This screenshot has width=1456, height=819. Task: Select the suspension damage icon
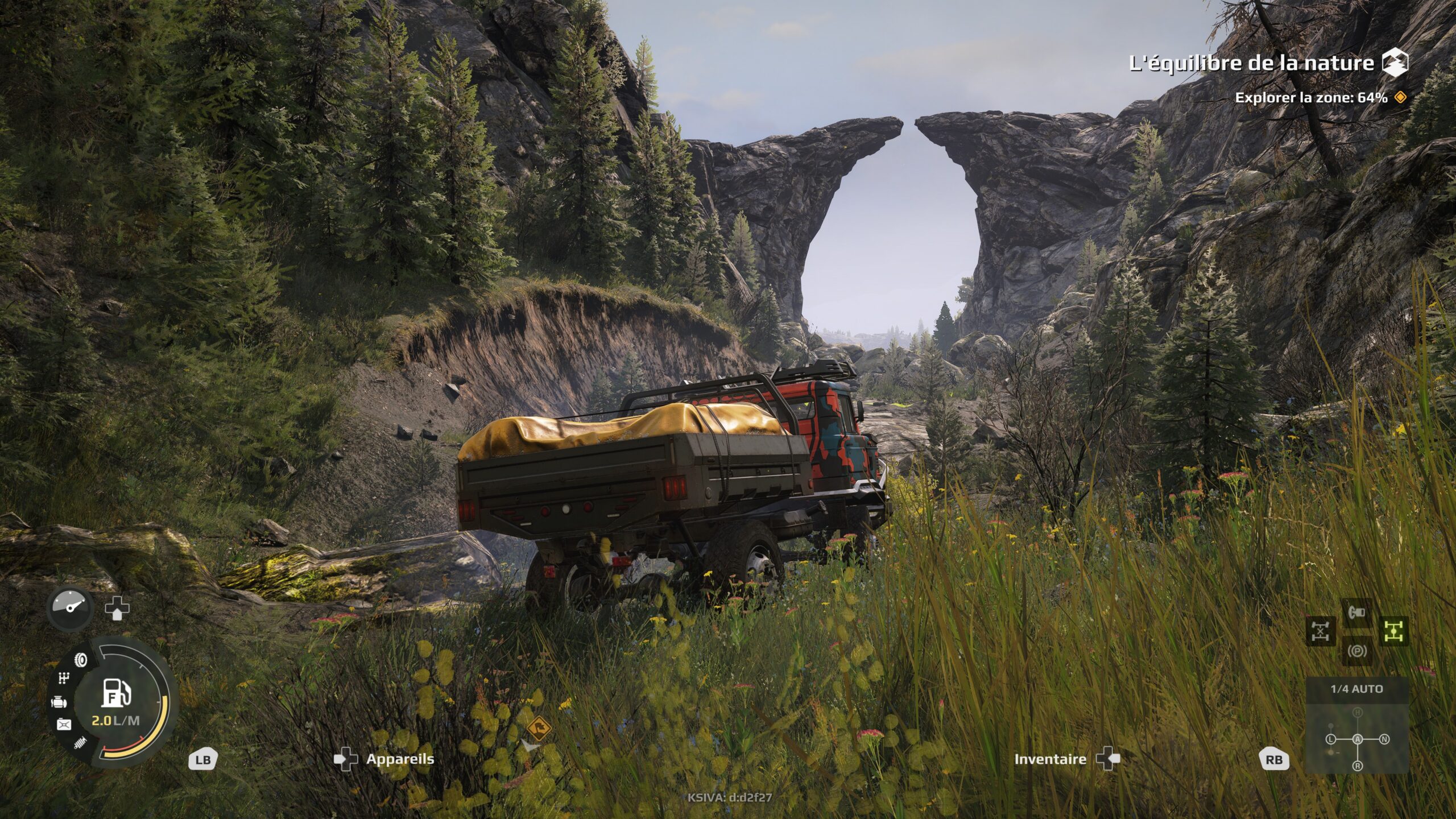(80, 742)
